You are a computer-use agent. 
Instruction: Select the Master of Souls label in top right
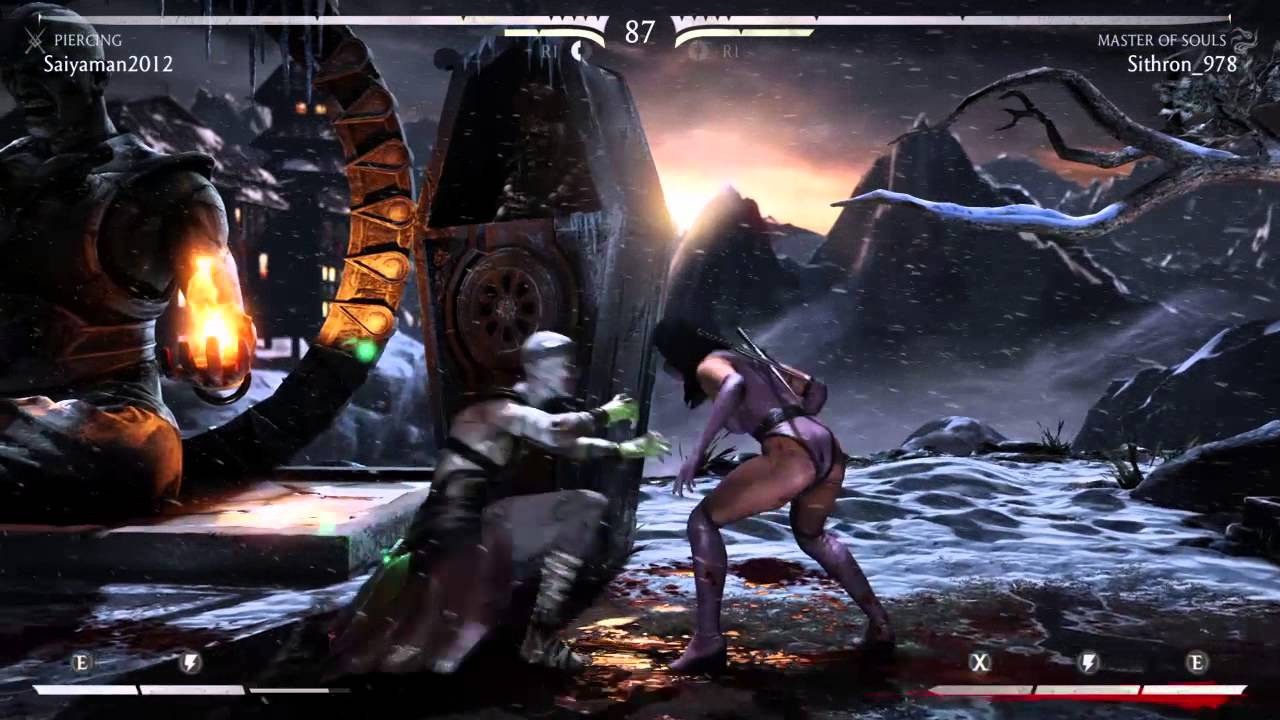[1160, 41]
